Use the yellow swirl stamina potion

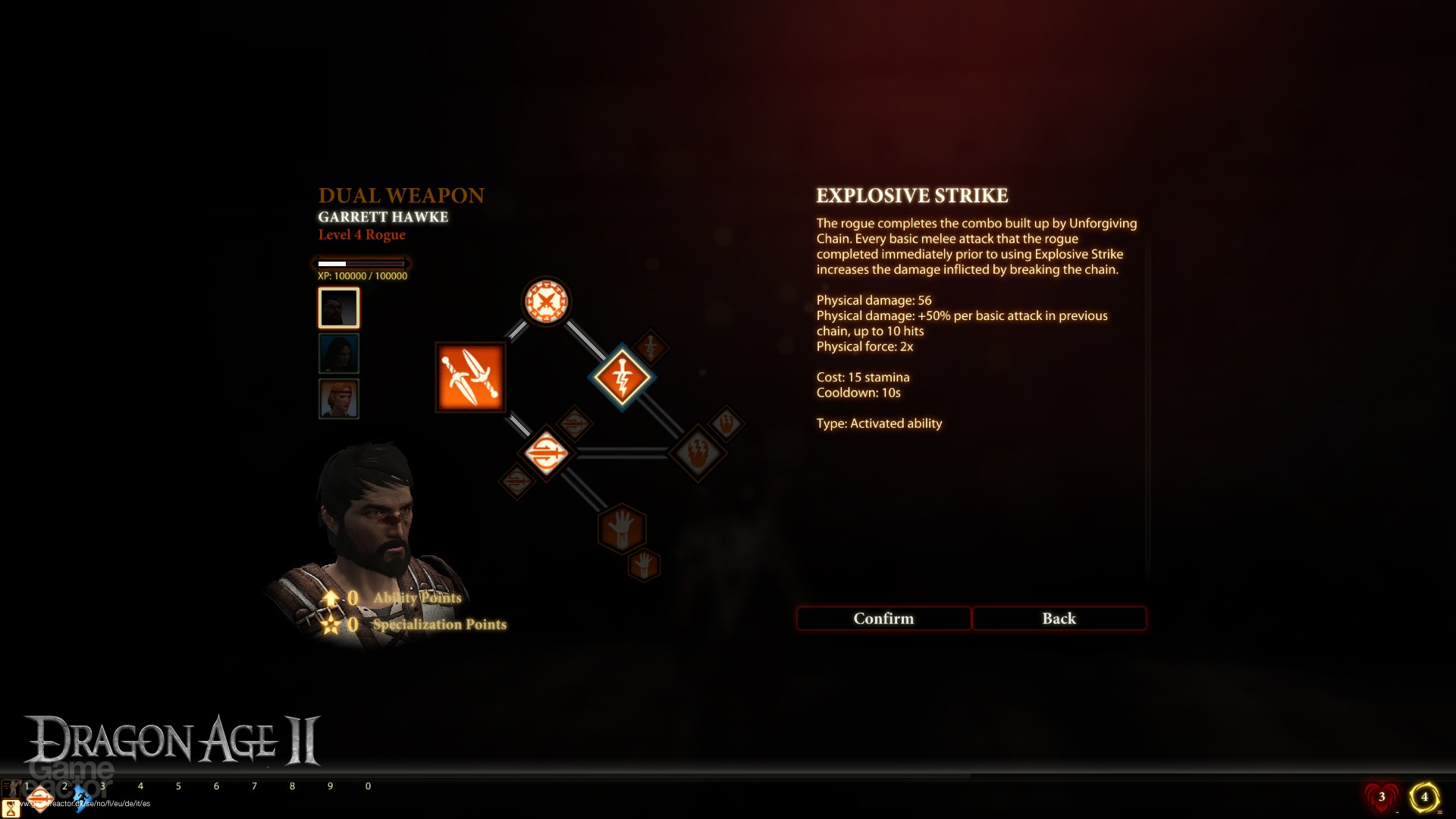pyautogui.click(x=1424, y=797)
